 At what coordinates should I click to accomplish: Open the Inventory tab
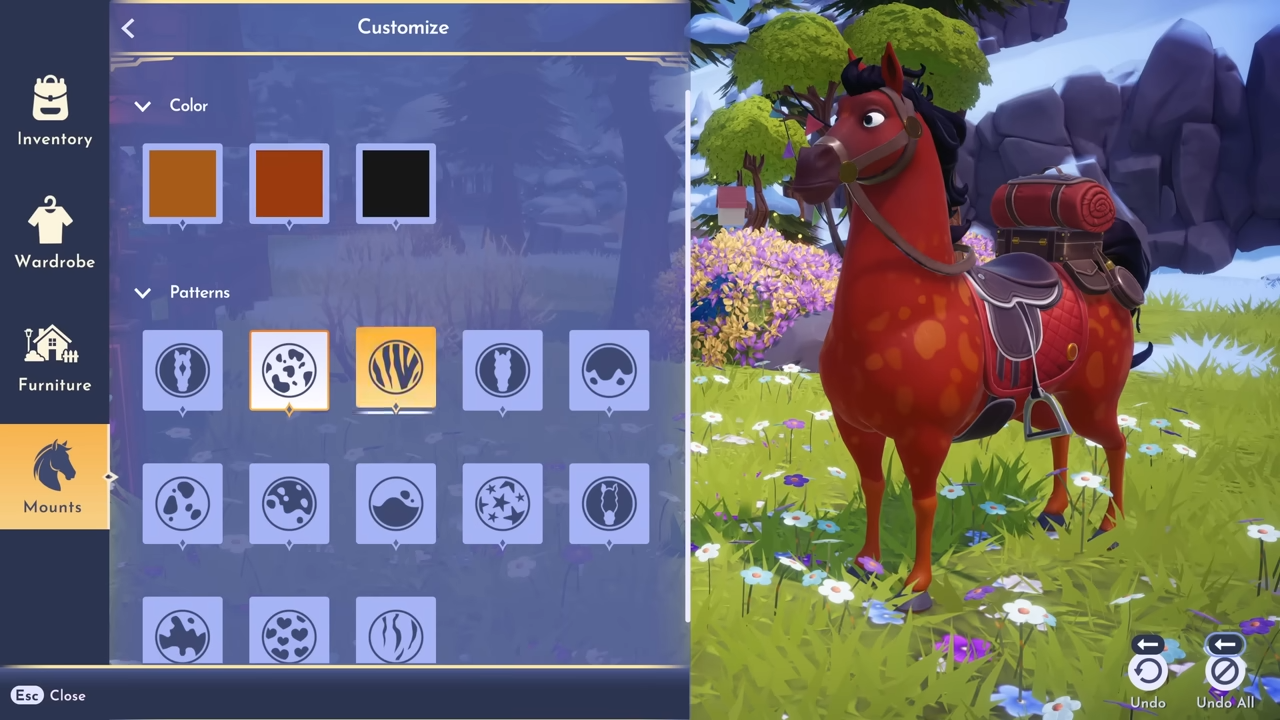pyautogui.click(x=54, y=111)
